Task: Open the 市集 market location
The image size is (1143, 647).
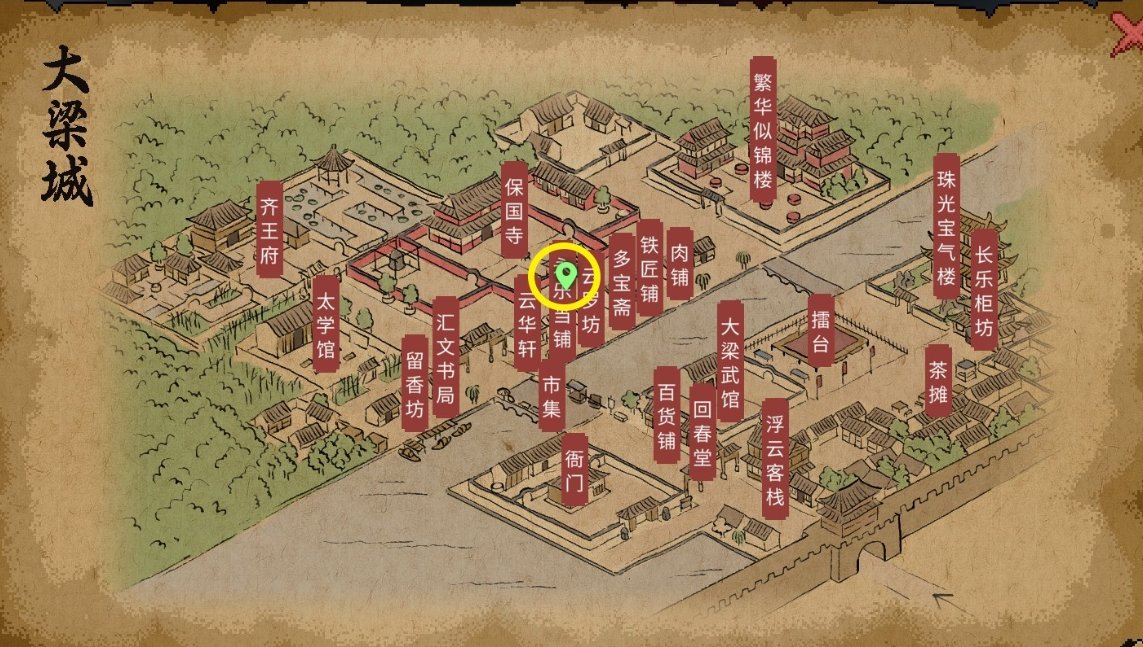Action: [x=551, y=396]
